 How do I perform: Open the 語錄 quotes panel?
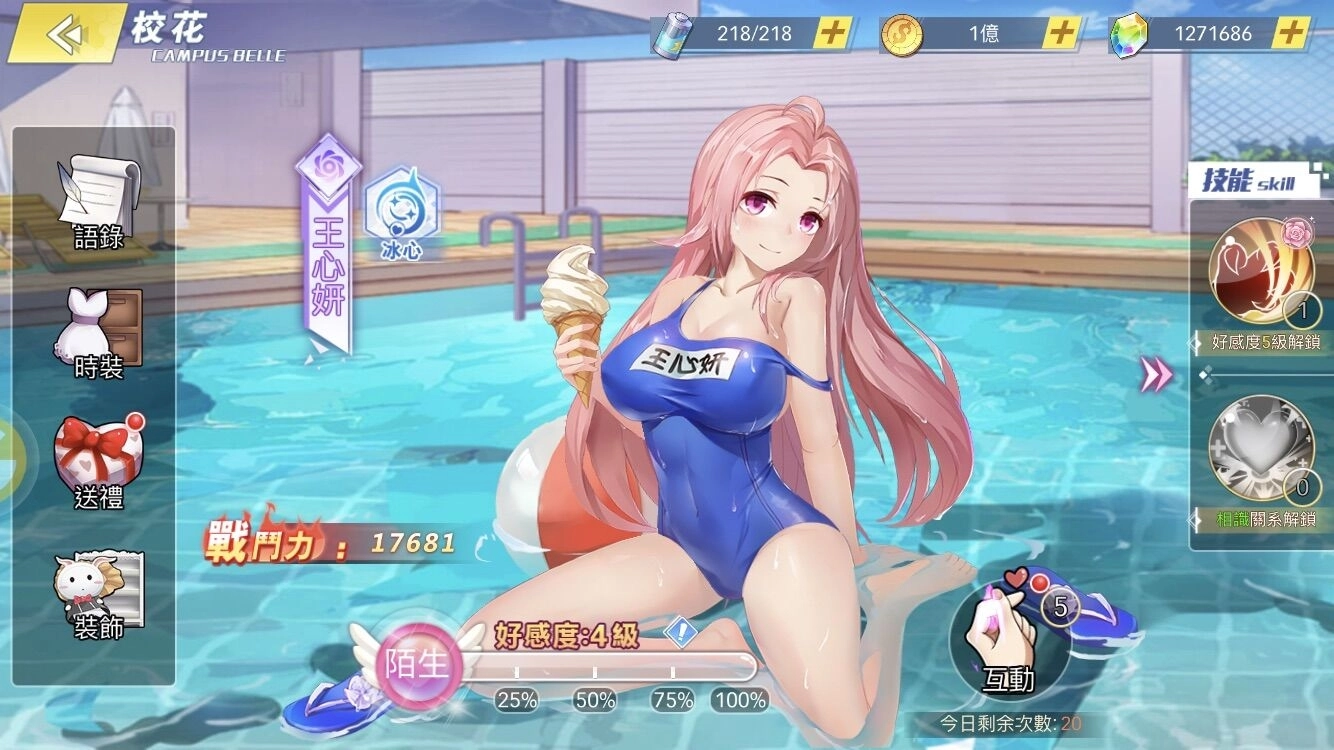pyautogui.click(x=97, y=200)
